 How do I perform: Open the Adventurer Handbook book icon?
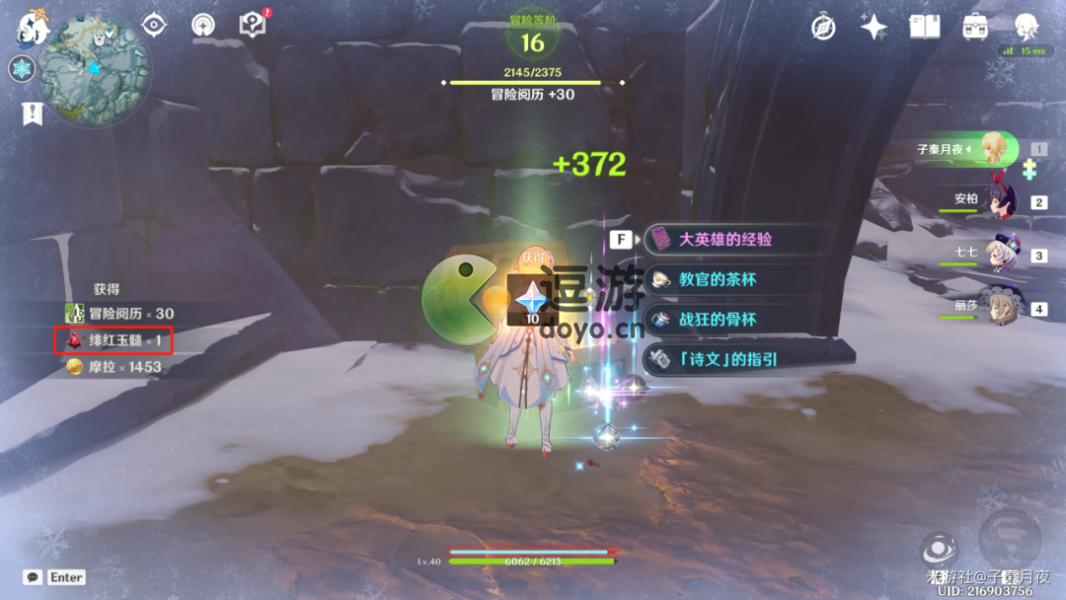(924, 27)
